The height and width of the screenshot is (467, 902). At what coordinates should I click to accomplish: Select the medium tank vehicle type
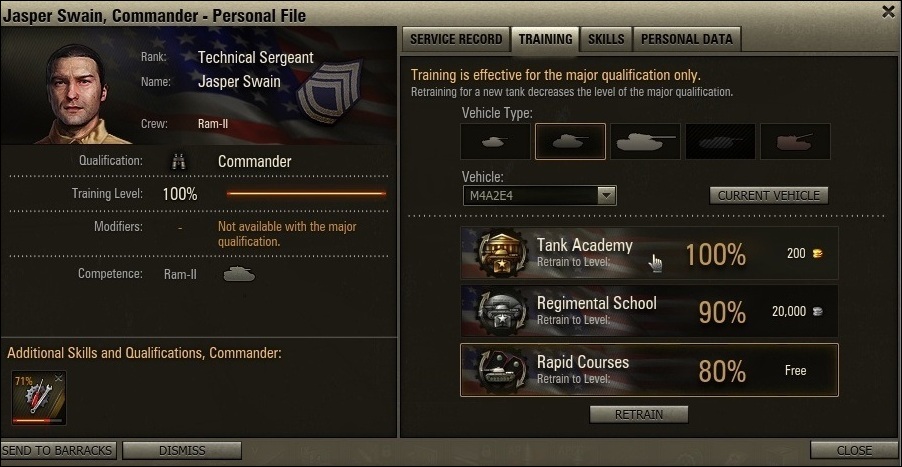tap(570, 142)
